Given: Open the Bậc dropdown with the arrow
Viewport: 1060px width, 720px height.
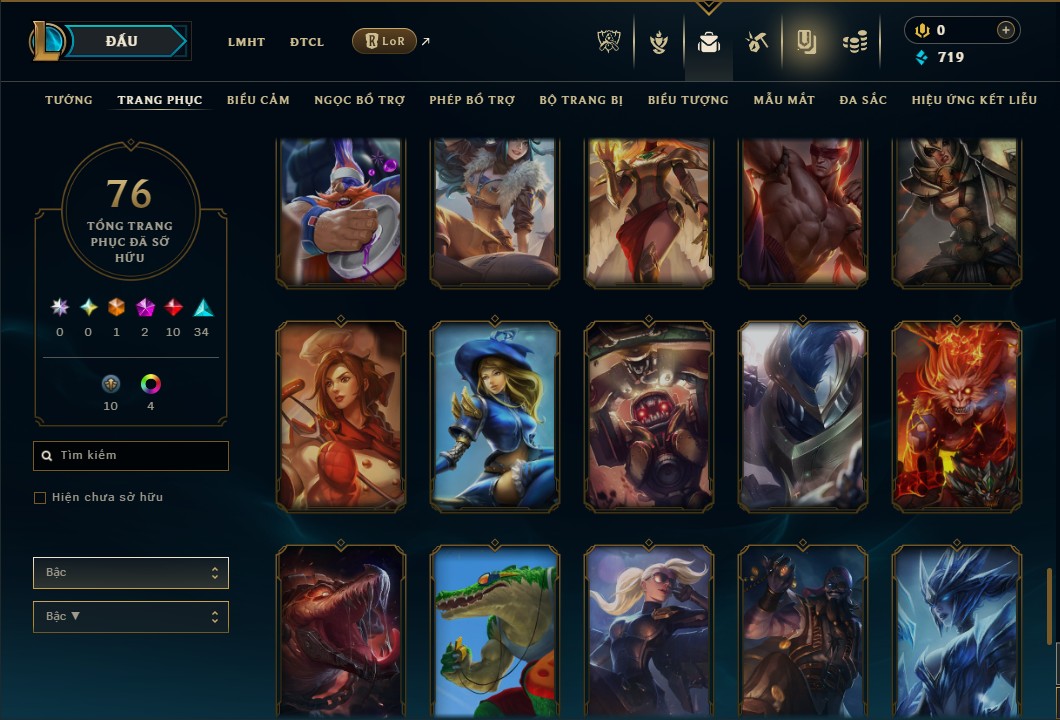Looking at the screenshot, I should (131, 617).
